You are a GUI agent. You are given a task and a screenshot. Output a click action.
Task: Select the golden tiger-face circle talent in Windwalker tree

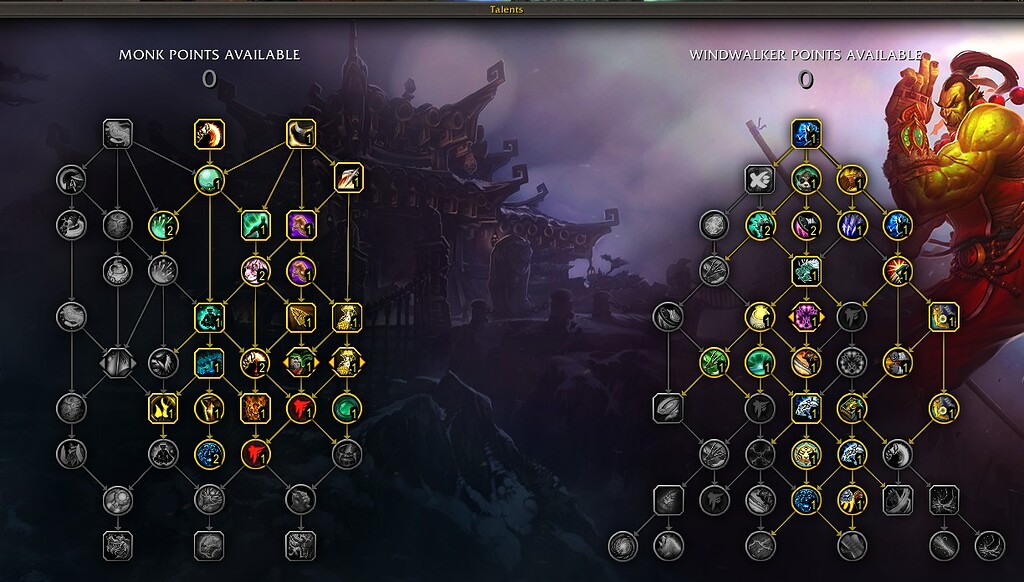click(806, 454)
